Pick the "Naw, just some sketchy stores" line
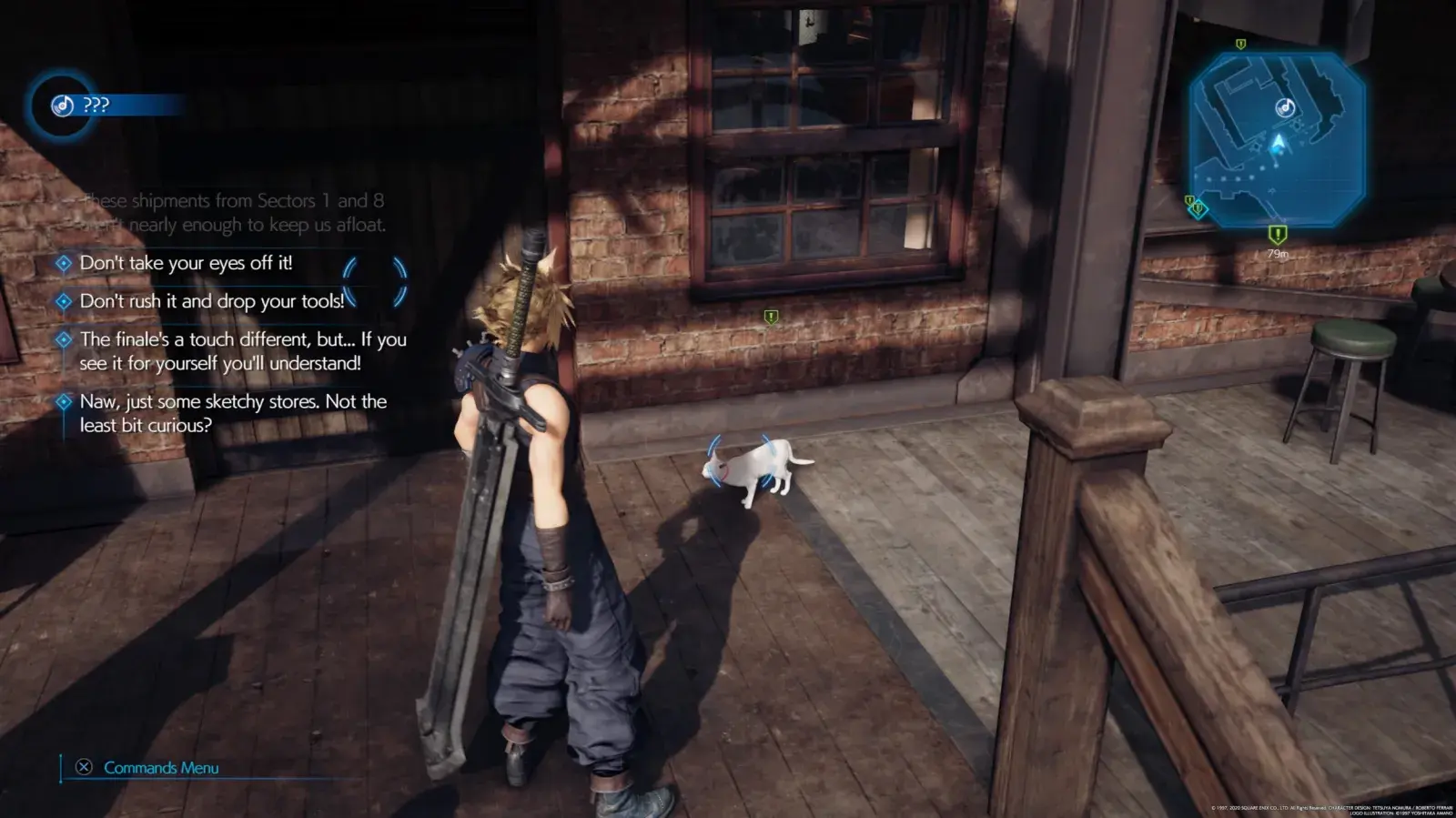 click(x=232, y=413)
